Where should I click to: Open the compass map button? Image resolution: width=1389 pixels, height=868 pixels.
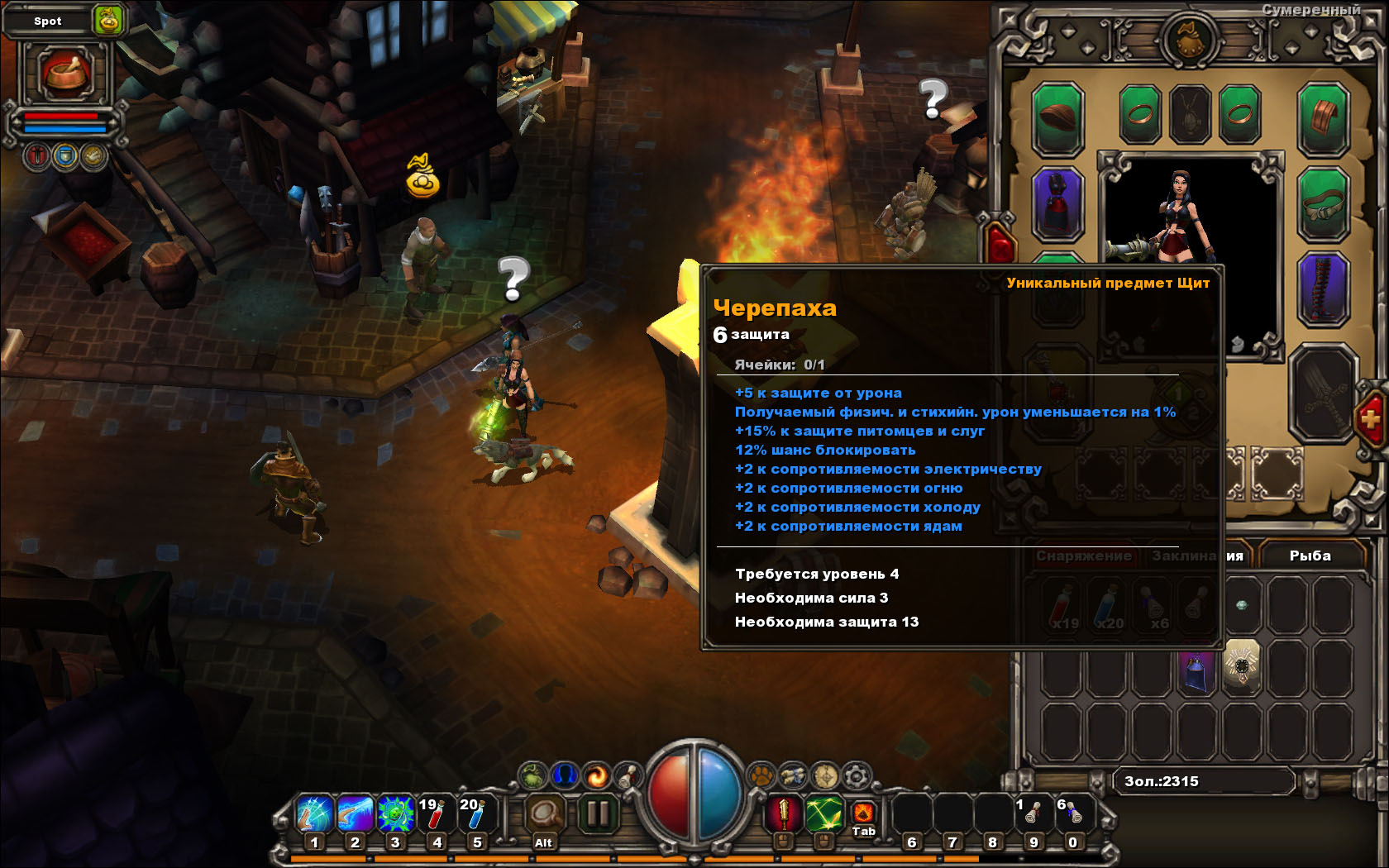pos(825,775)
